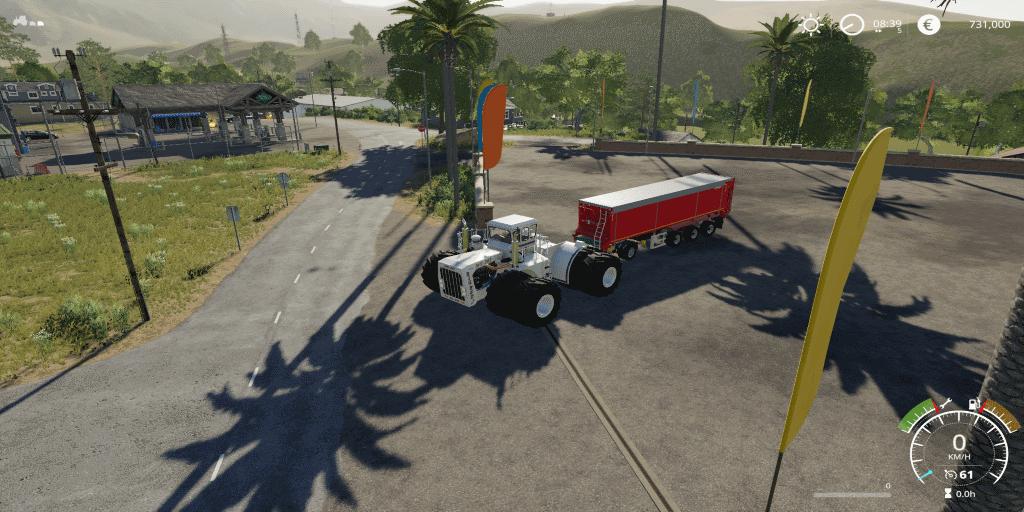This screenshot has height=512, width=1024.
Task: Open the euro money icon
Action: coord(928,25)
